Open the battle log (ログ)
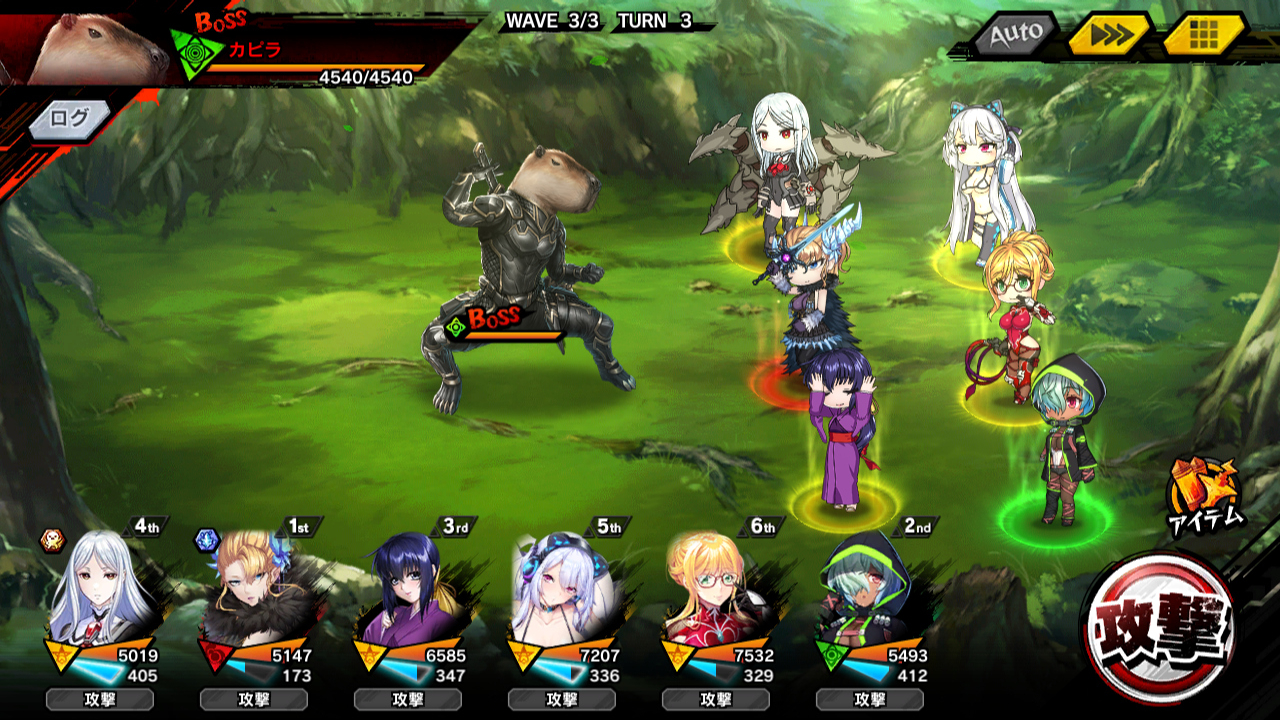Viewport: 1280px width, 720px height. 69,118
